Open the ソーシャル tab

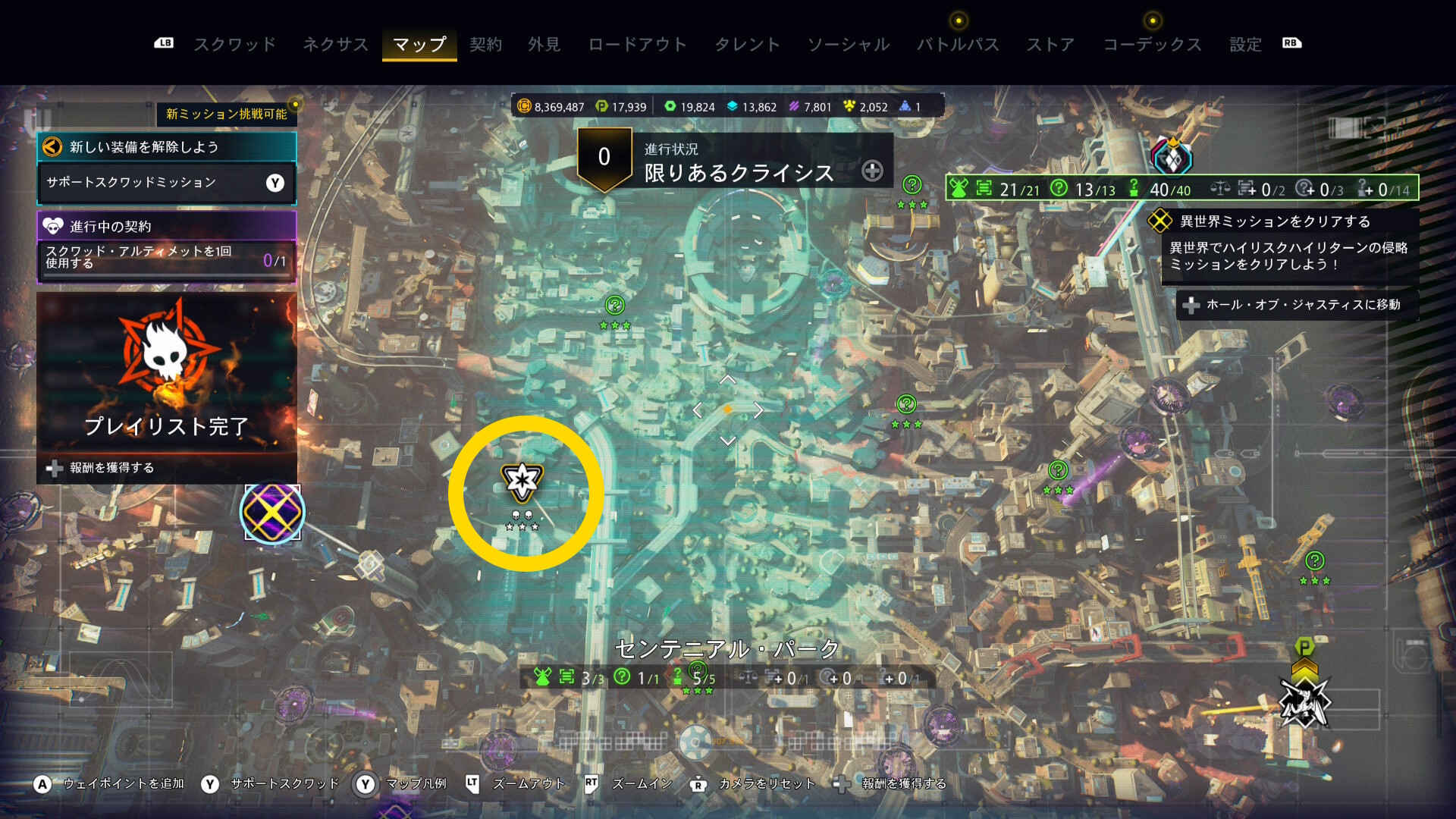tap(848, 45)
